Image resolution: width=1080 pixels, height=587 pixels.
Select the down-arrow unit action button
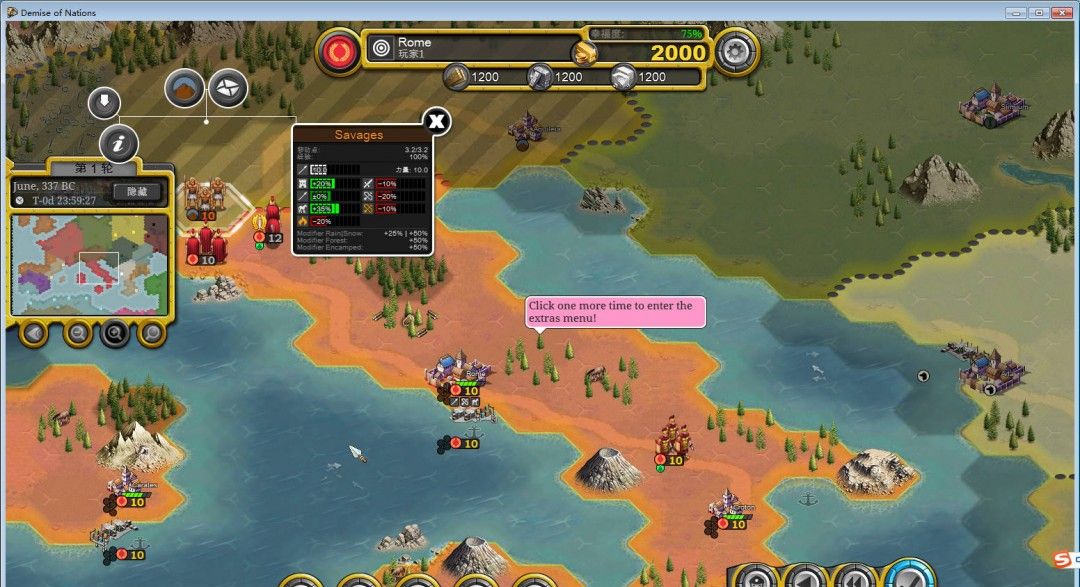(104, 102)
